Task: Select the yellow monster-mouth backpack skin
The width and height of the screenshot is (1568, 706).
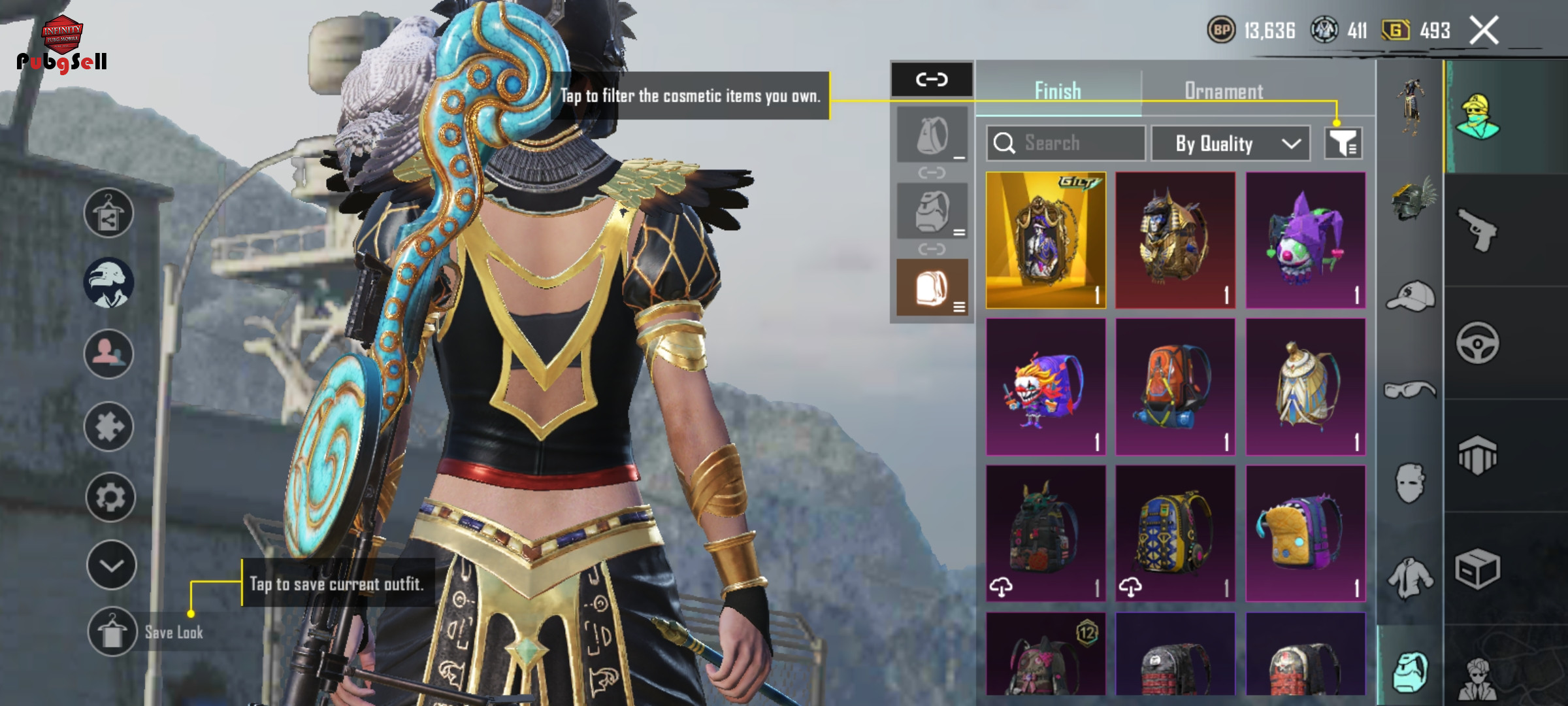Action: (x=1305, y=533)
